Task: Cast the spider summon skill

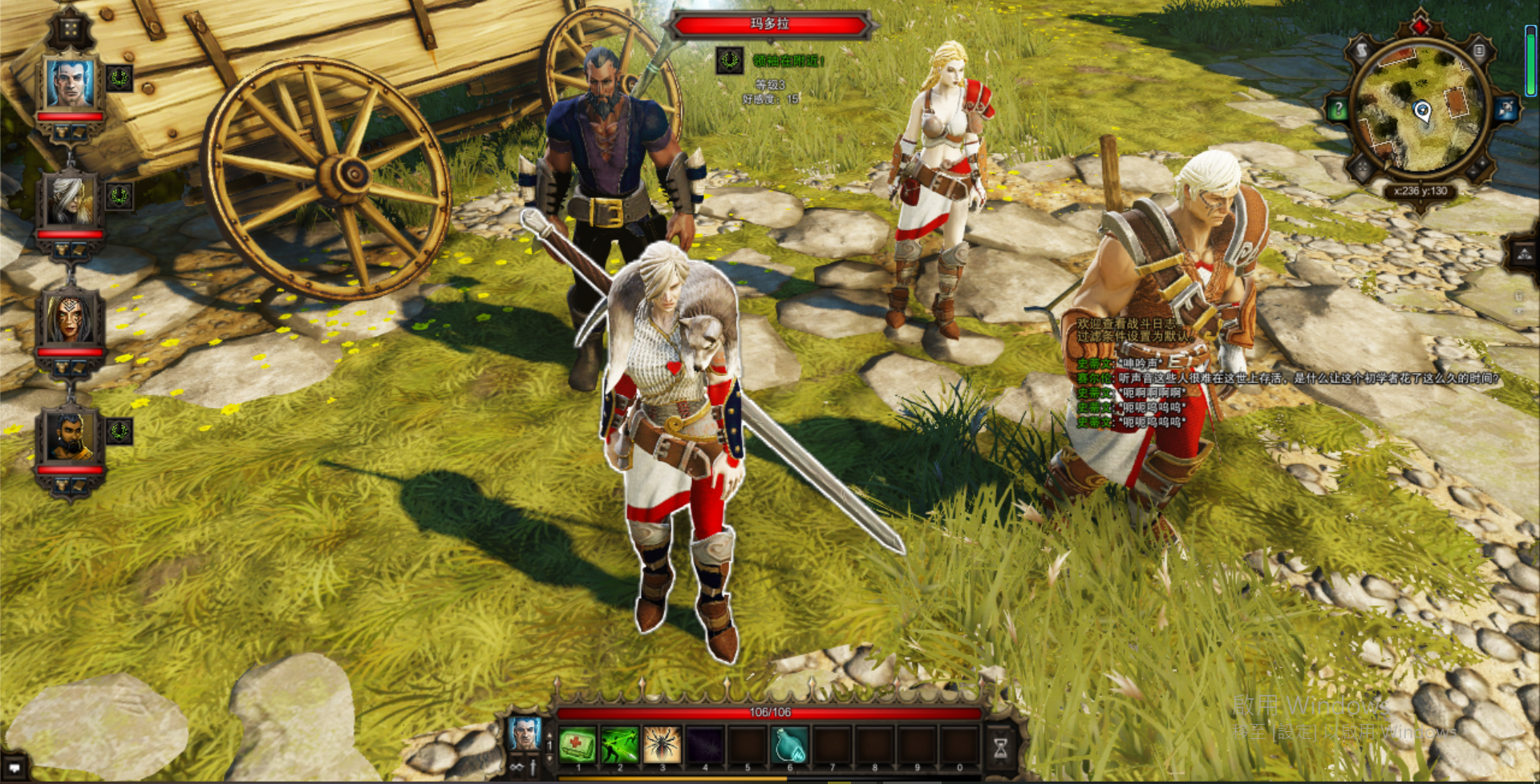Action: click(662, 745)
